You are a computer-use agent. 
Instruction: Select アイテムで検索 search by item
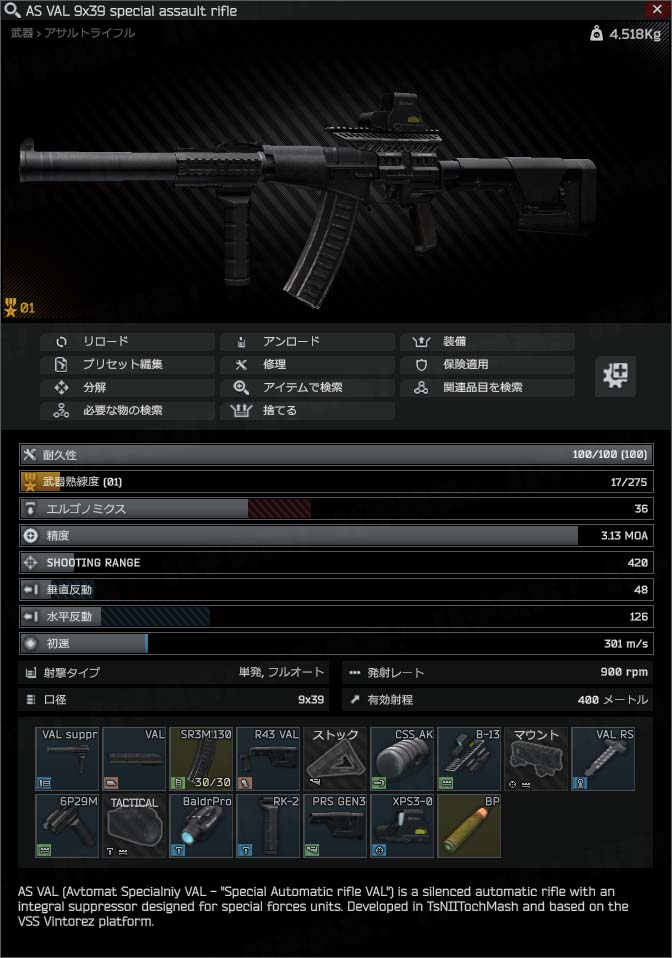[307, 387]
